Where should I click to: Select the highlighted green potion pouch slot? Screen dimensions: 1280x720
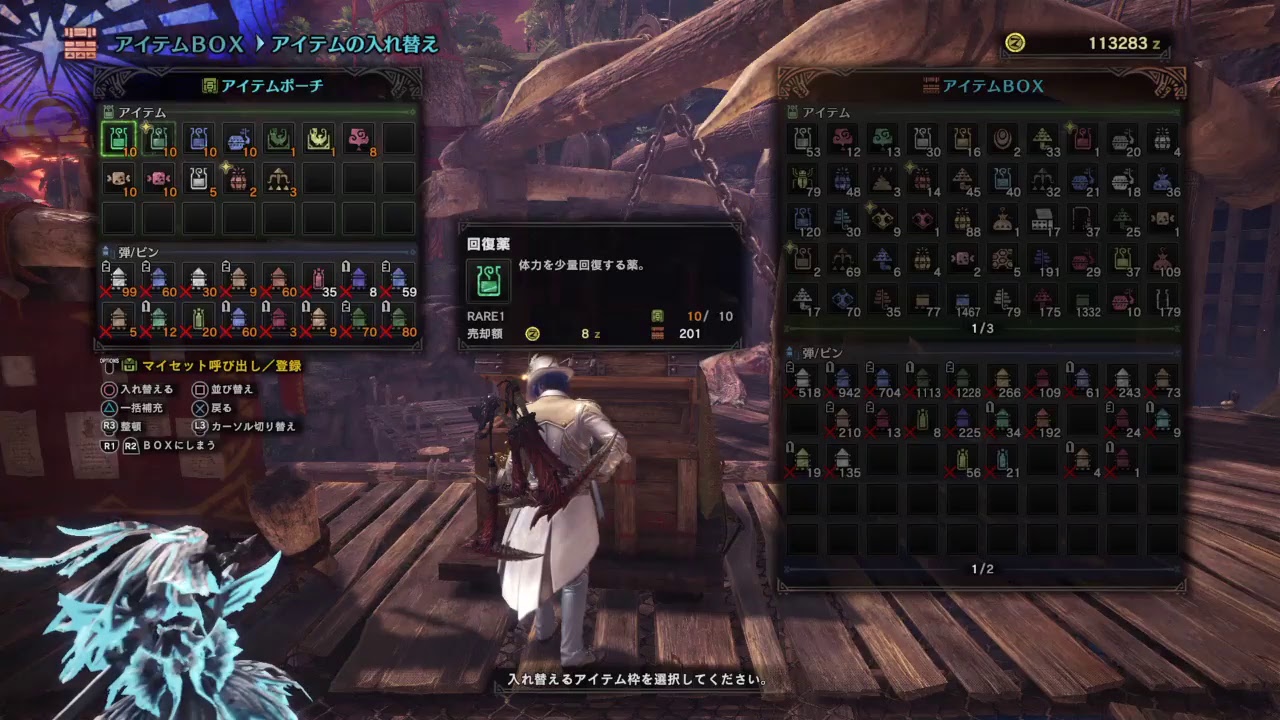click(x=118, y=139)
